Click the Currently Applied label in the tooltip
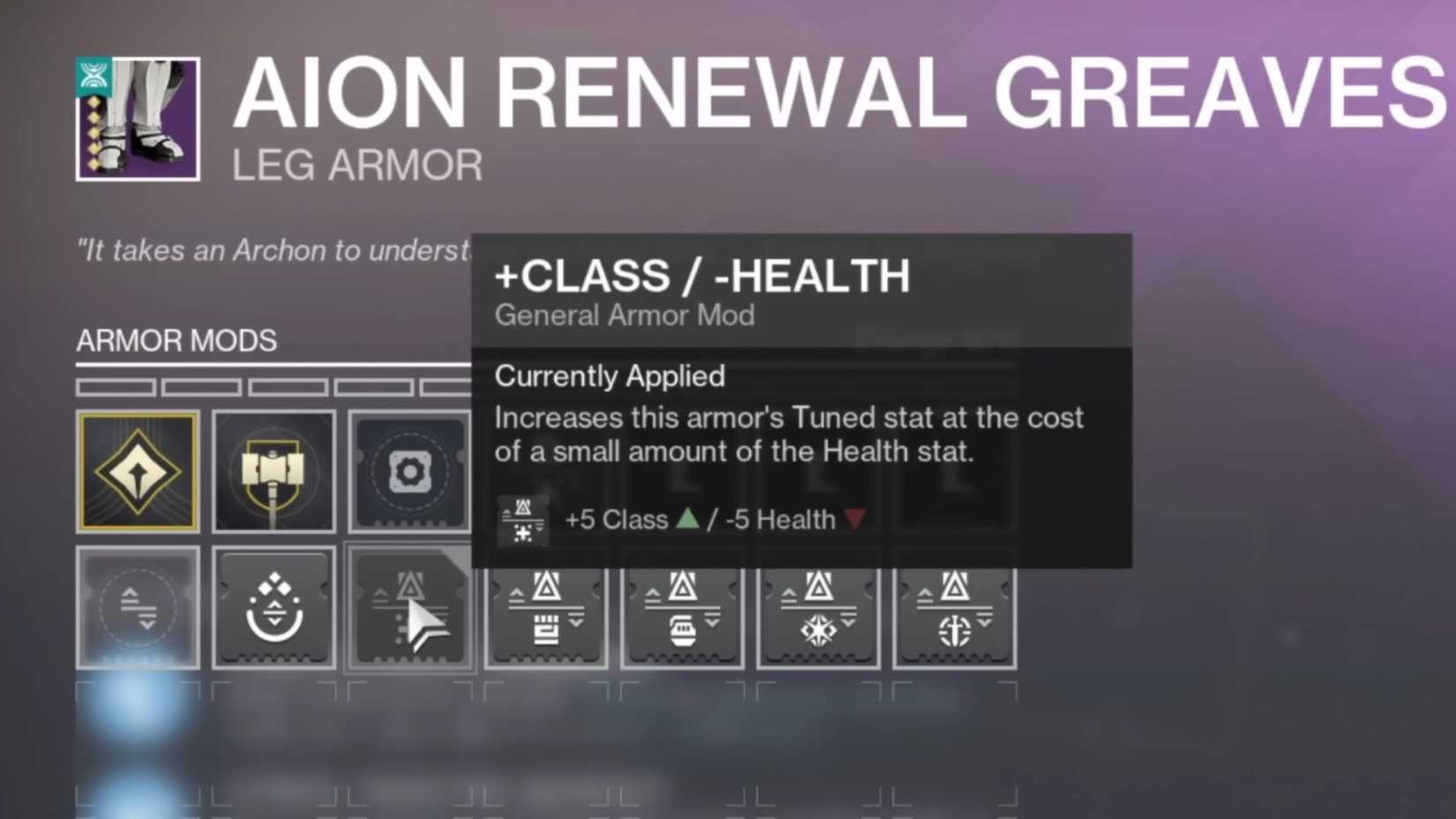Image resolution: width=1456 pixels, height=819 pixels. tap(610, 377)
